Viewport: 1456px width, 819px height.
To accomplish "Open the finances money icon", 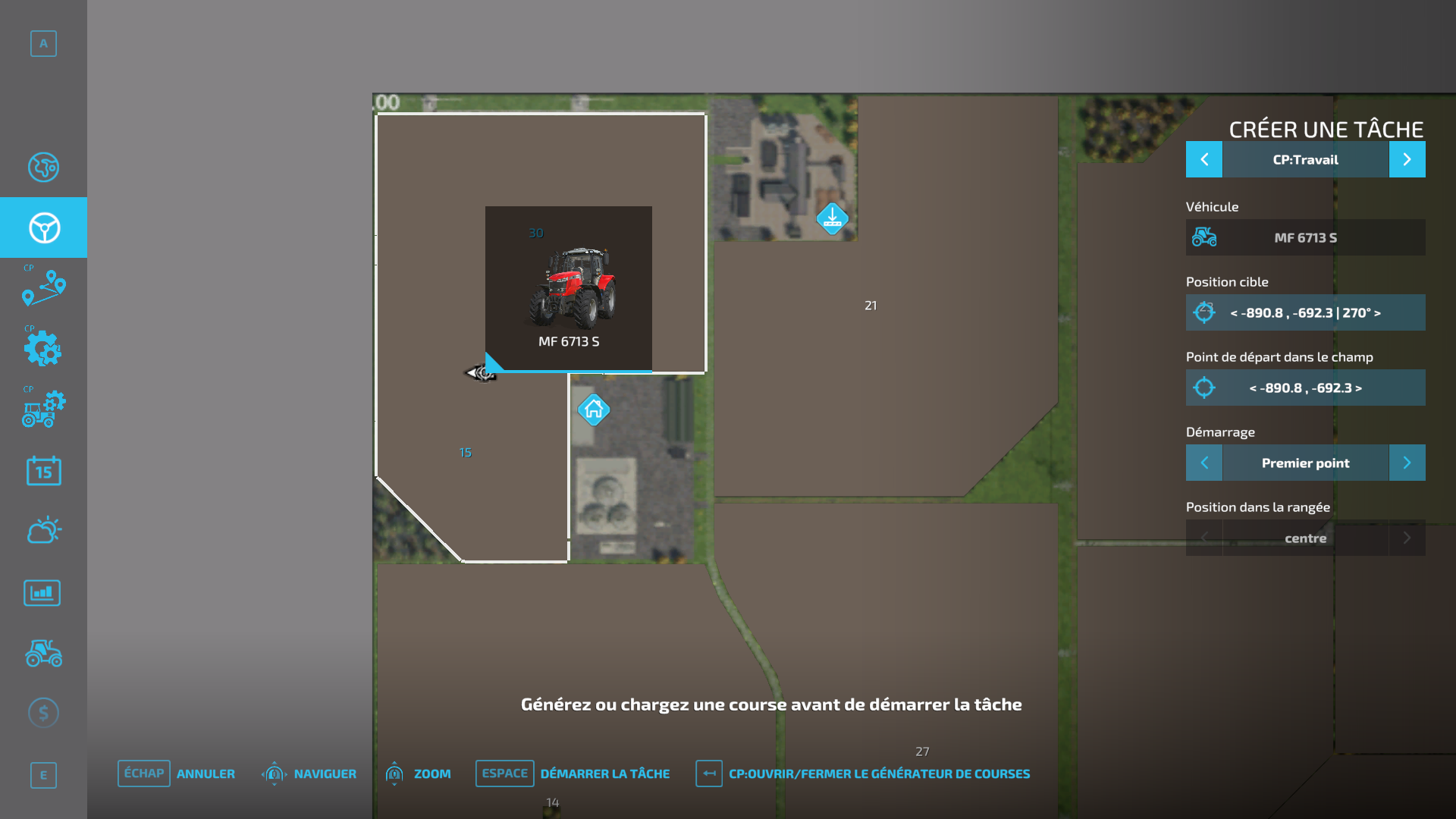I will [x=43, y=712].
